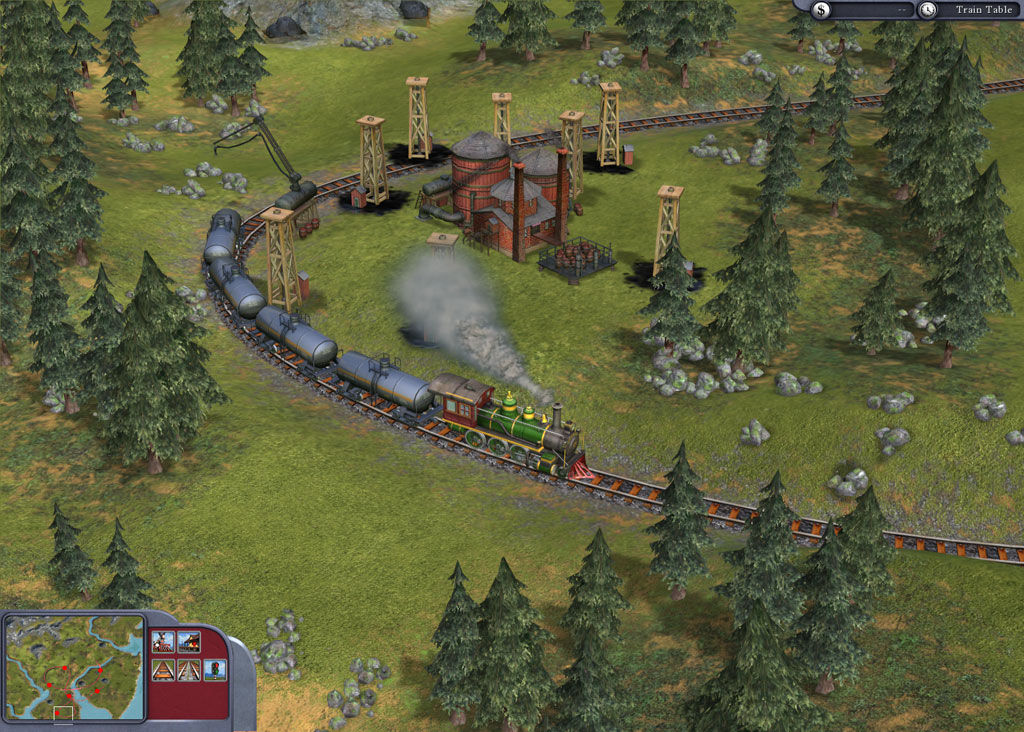Image resolution: width=1024 pixels, height=732 pixels.
Task: Choose the build station icon
Action: click(x=189, y=642)
